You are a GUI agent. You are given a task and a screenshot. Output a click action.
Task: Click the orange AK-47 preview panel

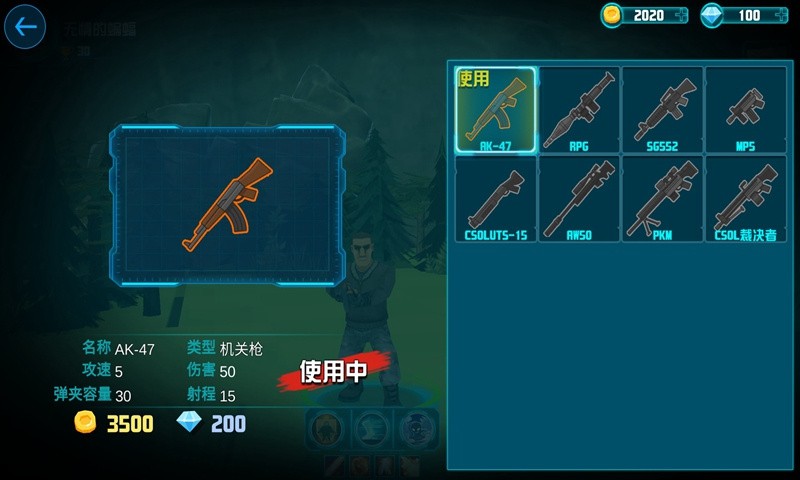pos(223,205)
